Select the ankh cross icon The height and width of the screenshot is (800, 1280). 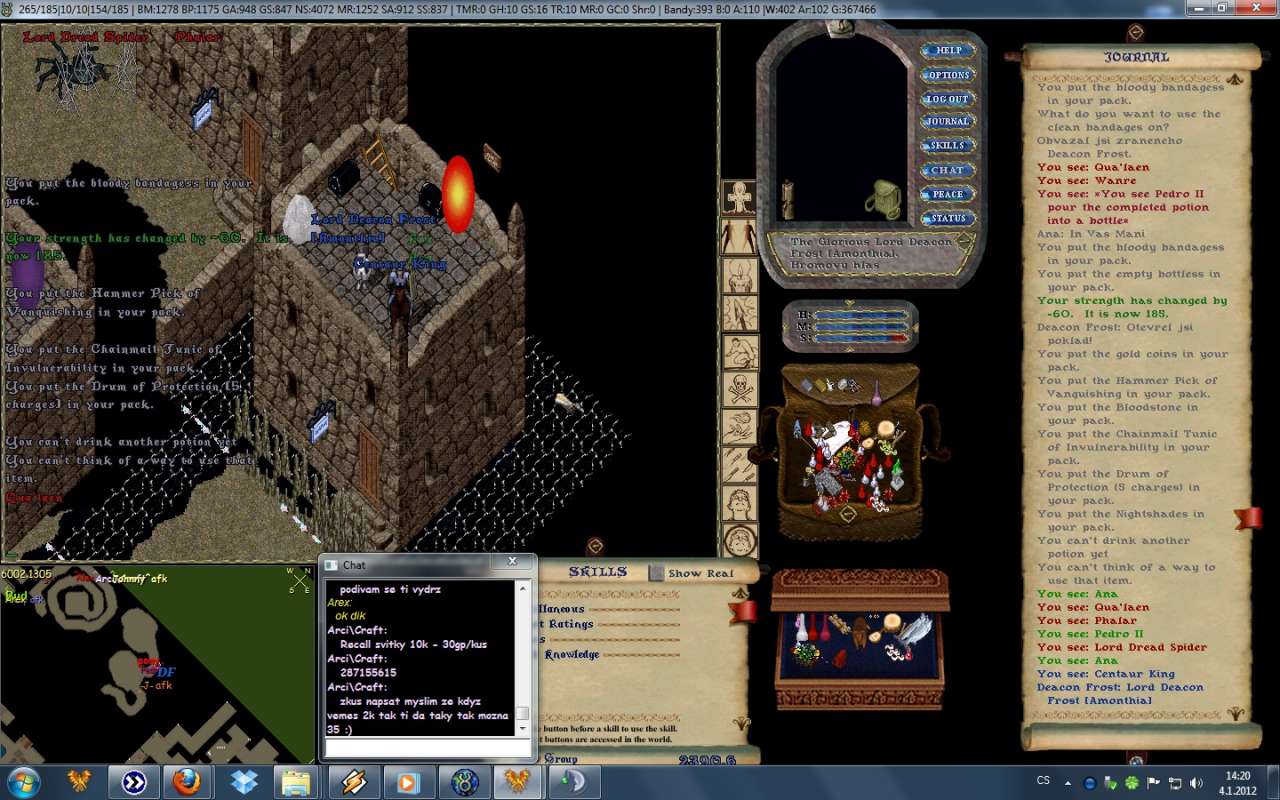coord(740,198)
